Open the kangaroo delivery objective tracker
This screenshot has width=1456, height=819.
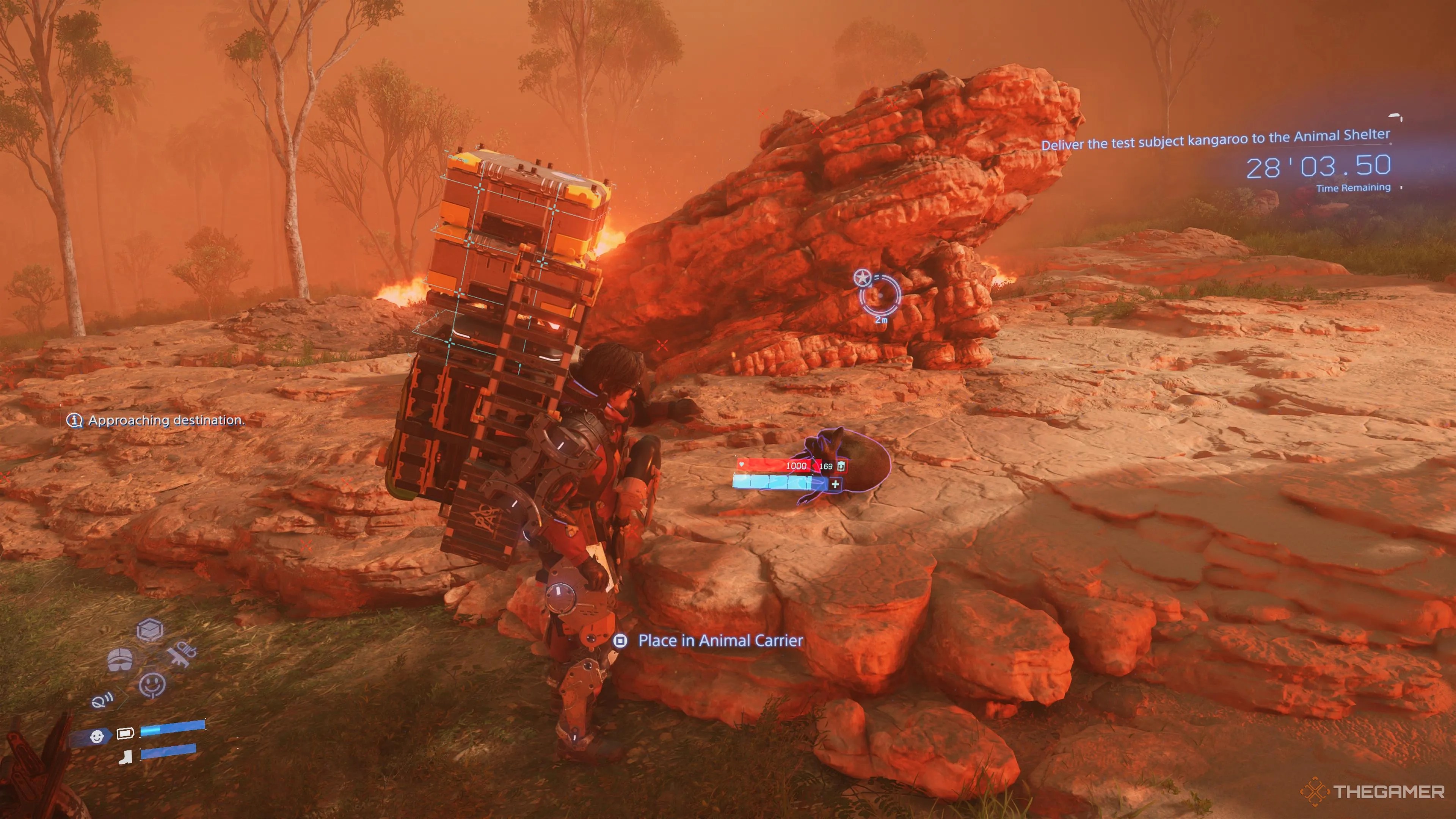pos(1215,139)
